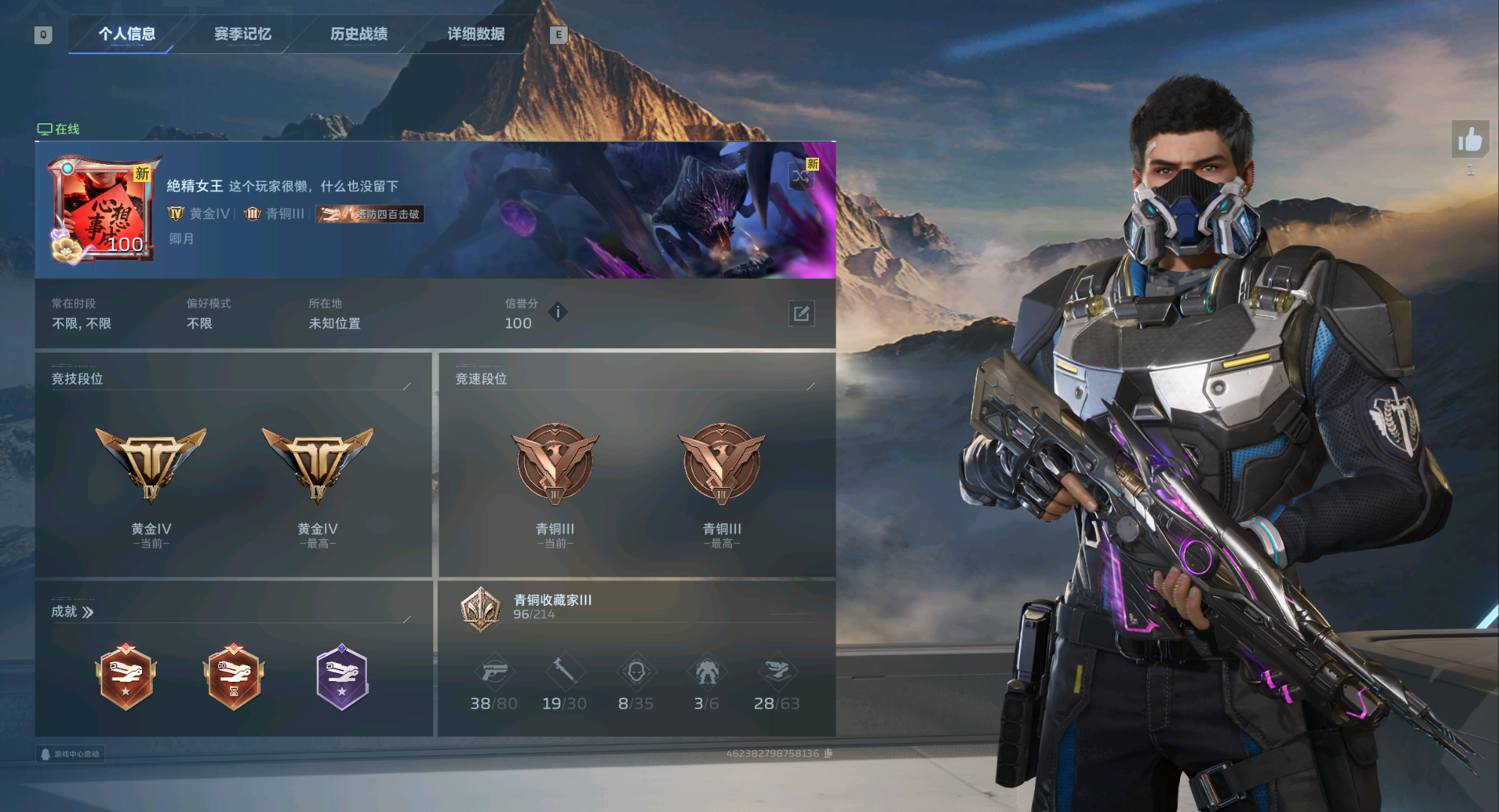The width and height of the screenshot is (1499, 812).
Task: Open the 历史战绩 tab
Action: 359,34
